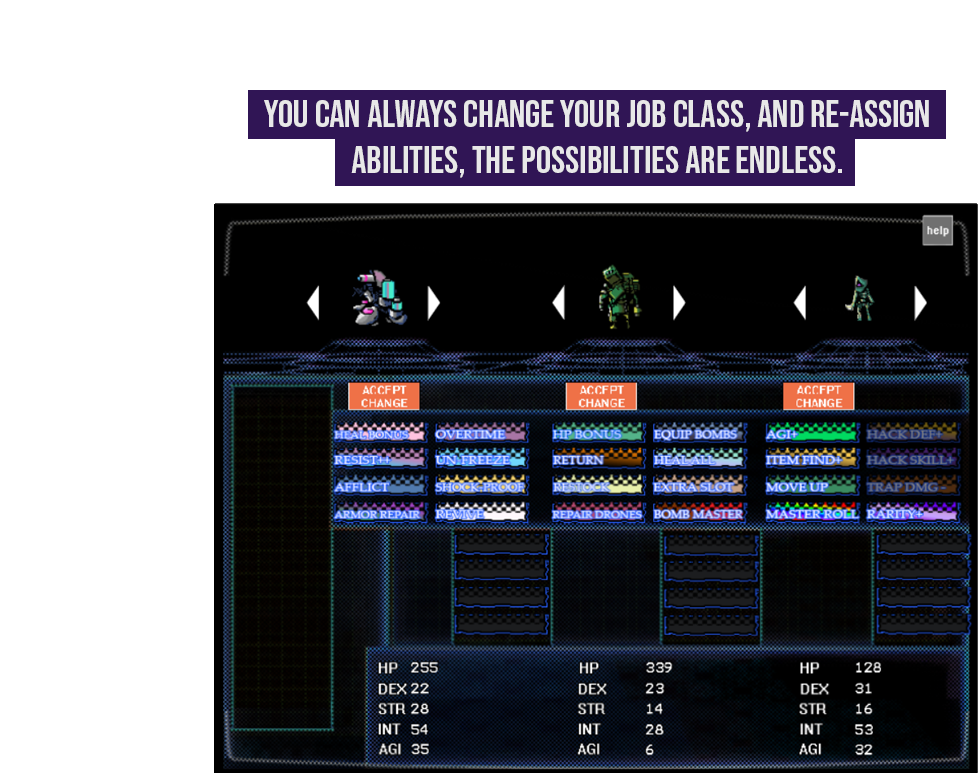Select the HP Bonus ability
The height and width of the screenshot is (773, 978).
(597, 434)
